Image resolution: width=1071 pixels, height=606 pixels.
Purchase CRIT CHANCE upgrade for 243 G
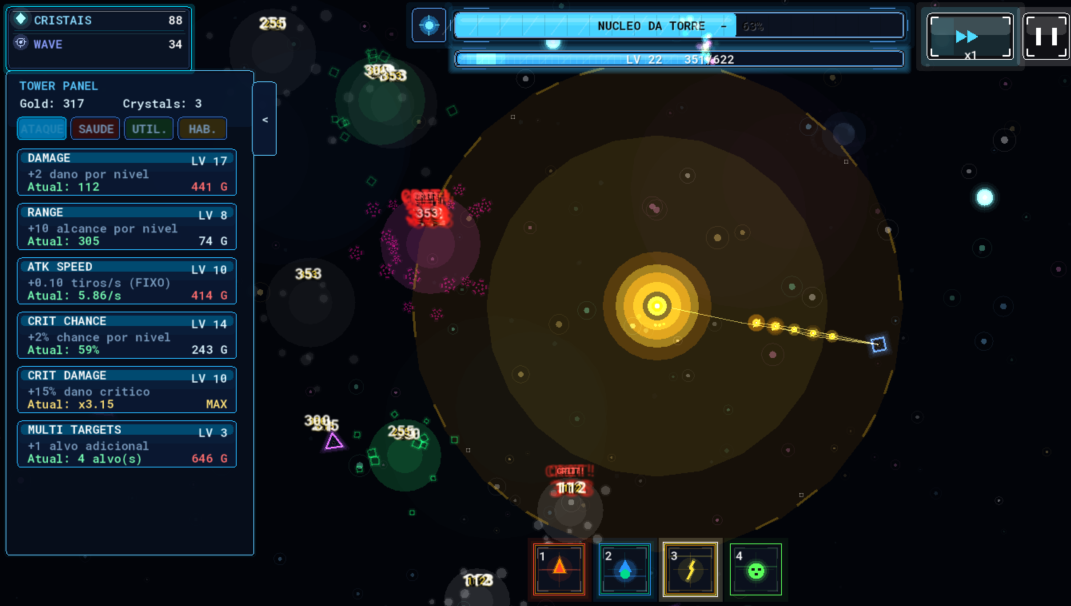tap(127, 336)
